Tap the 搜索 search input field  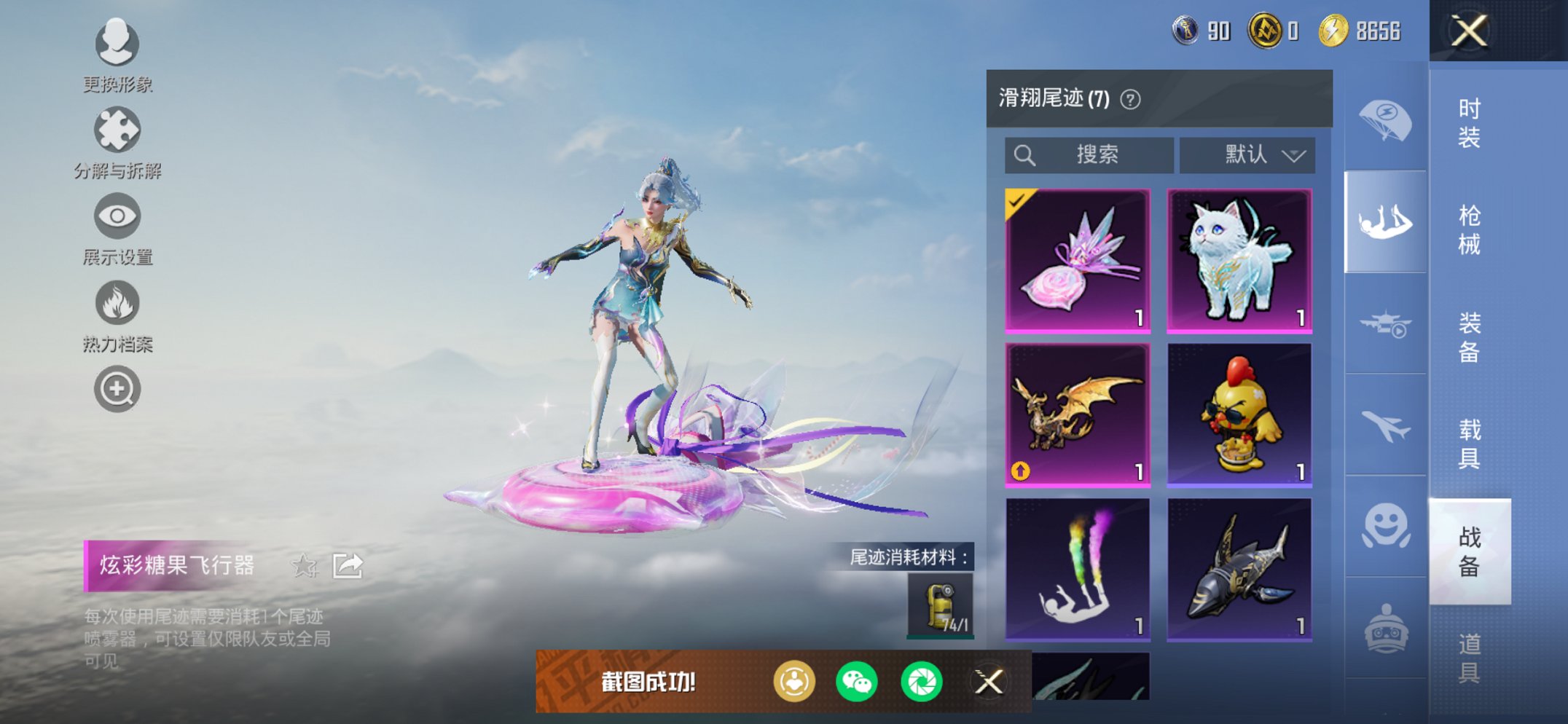coord(1091,155)
